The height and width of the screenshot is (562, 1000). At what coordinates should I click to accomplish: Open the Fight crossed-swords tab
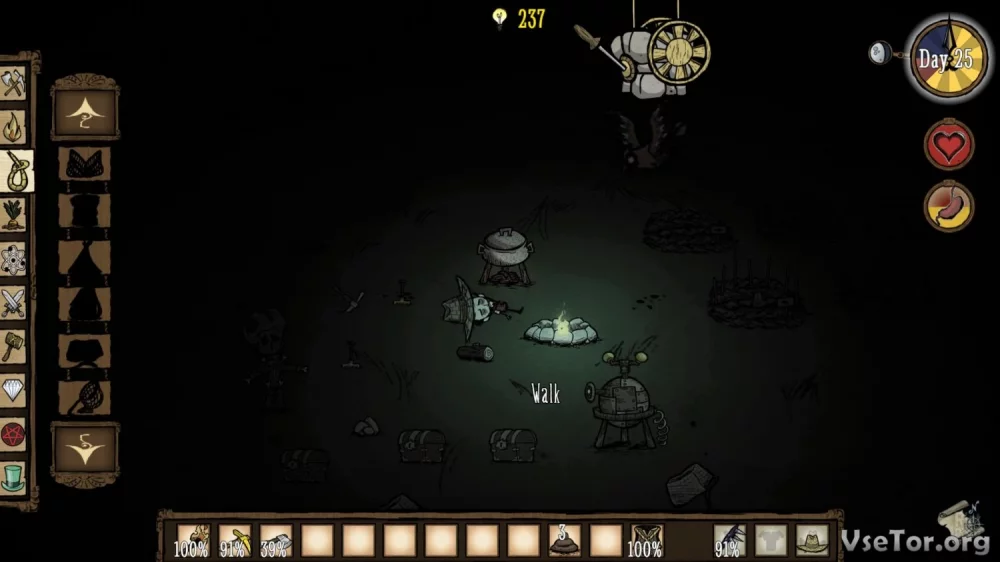pyautogui.click(x=13, y=303)
